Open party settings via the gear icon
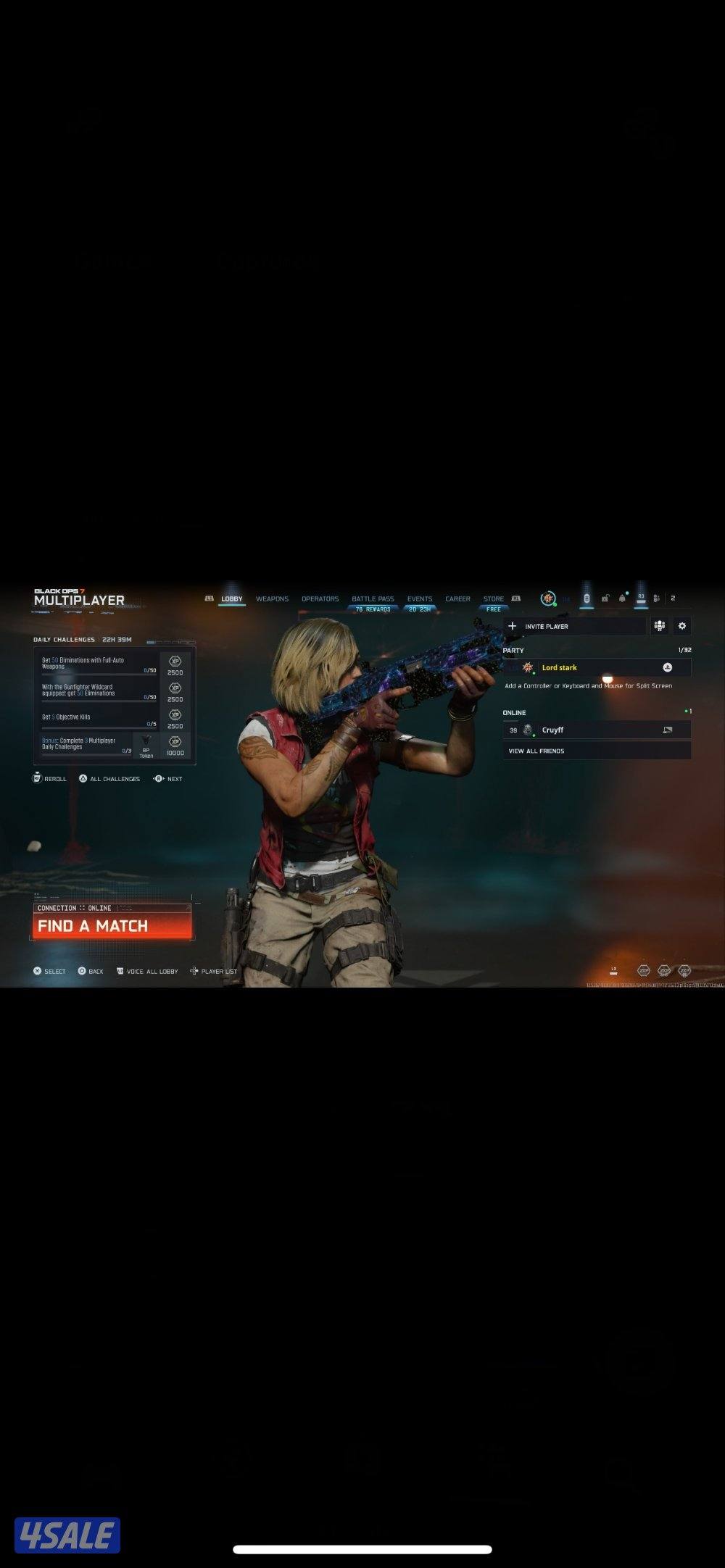725x1568 pixels. [681, 626]
